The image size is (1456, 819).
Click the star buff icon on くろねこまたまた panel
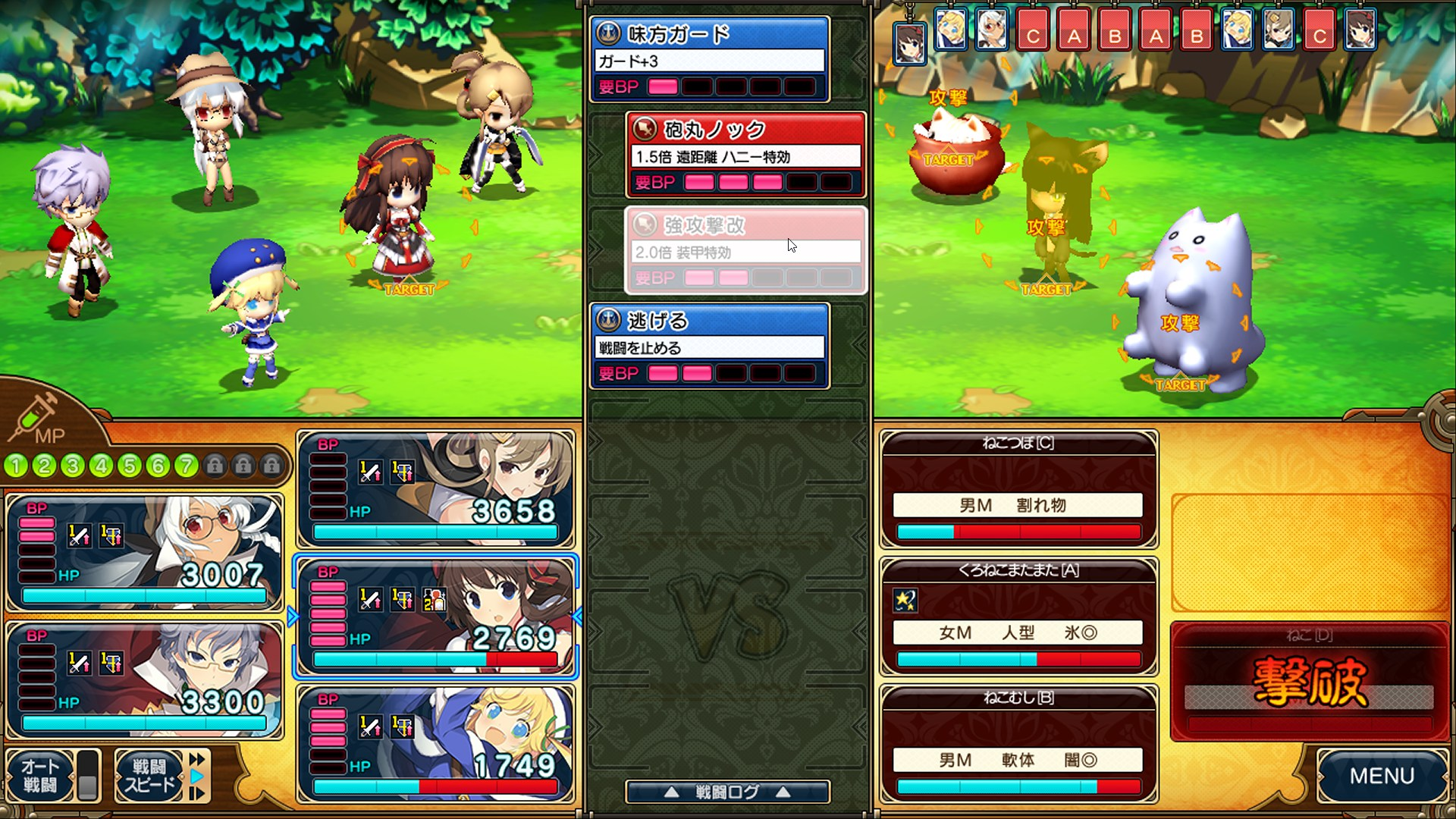(904, 601)
